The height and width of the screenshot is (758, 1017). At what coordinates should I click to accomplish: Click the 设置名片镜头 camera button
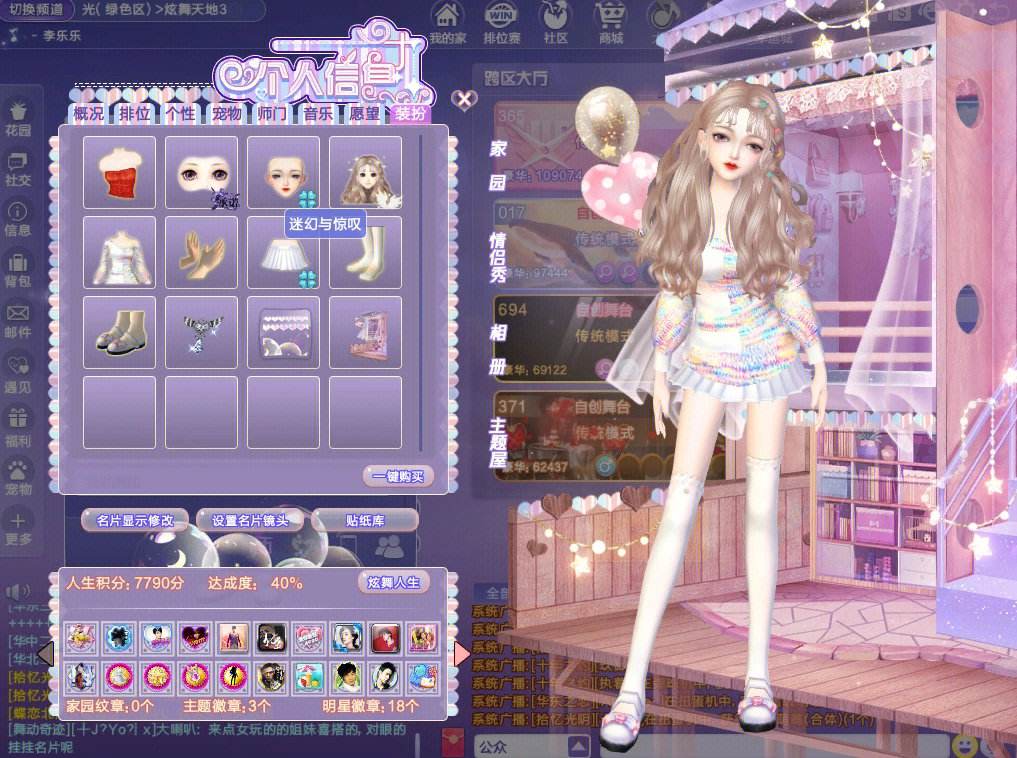(x=249, y=520)
